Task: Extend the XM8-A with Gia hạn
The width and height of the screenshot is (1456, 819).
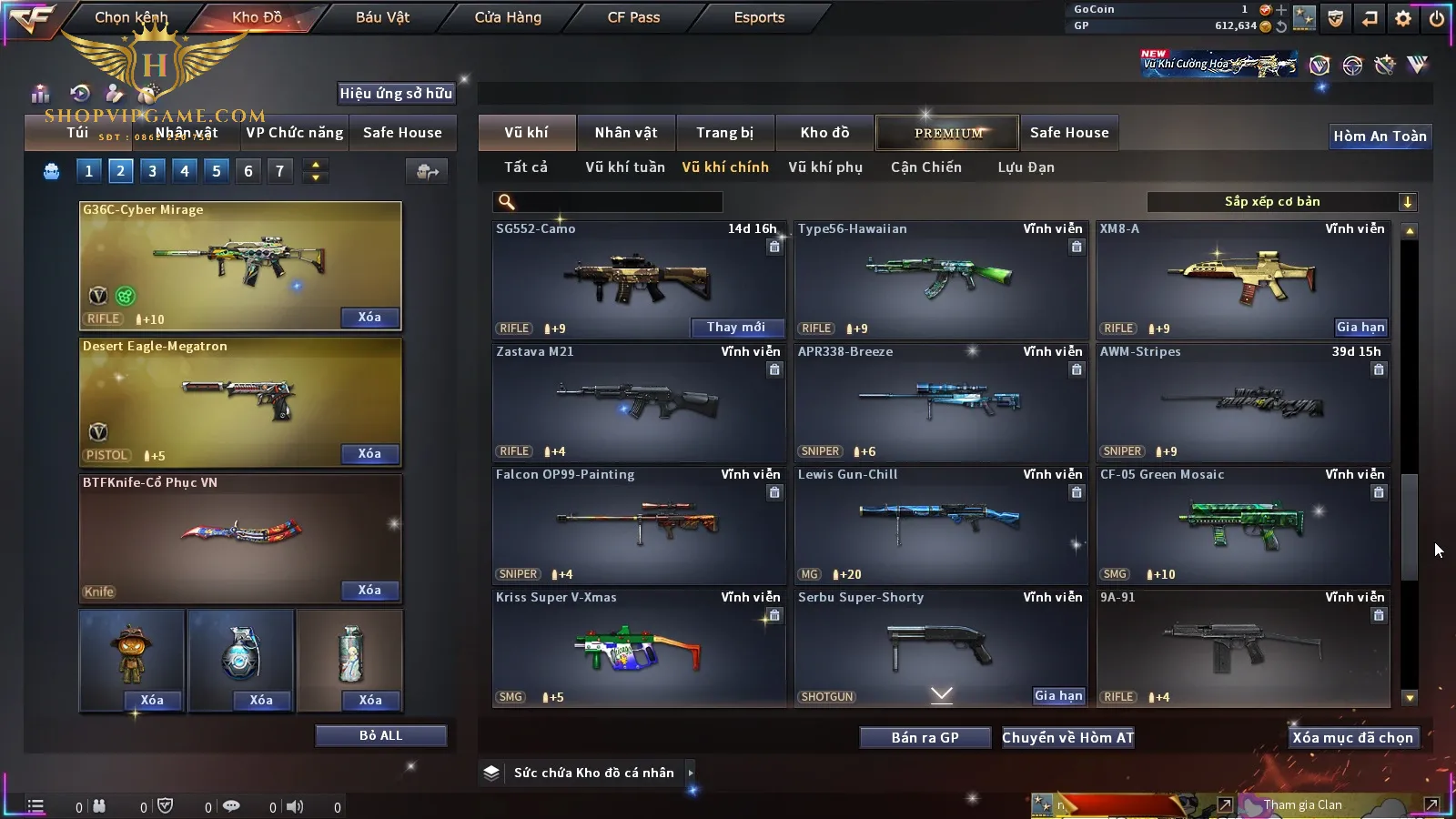Action: point(1360,328)
